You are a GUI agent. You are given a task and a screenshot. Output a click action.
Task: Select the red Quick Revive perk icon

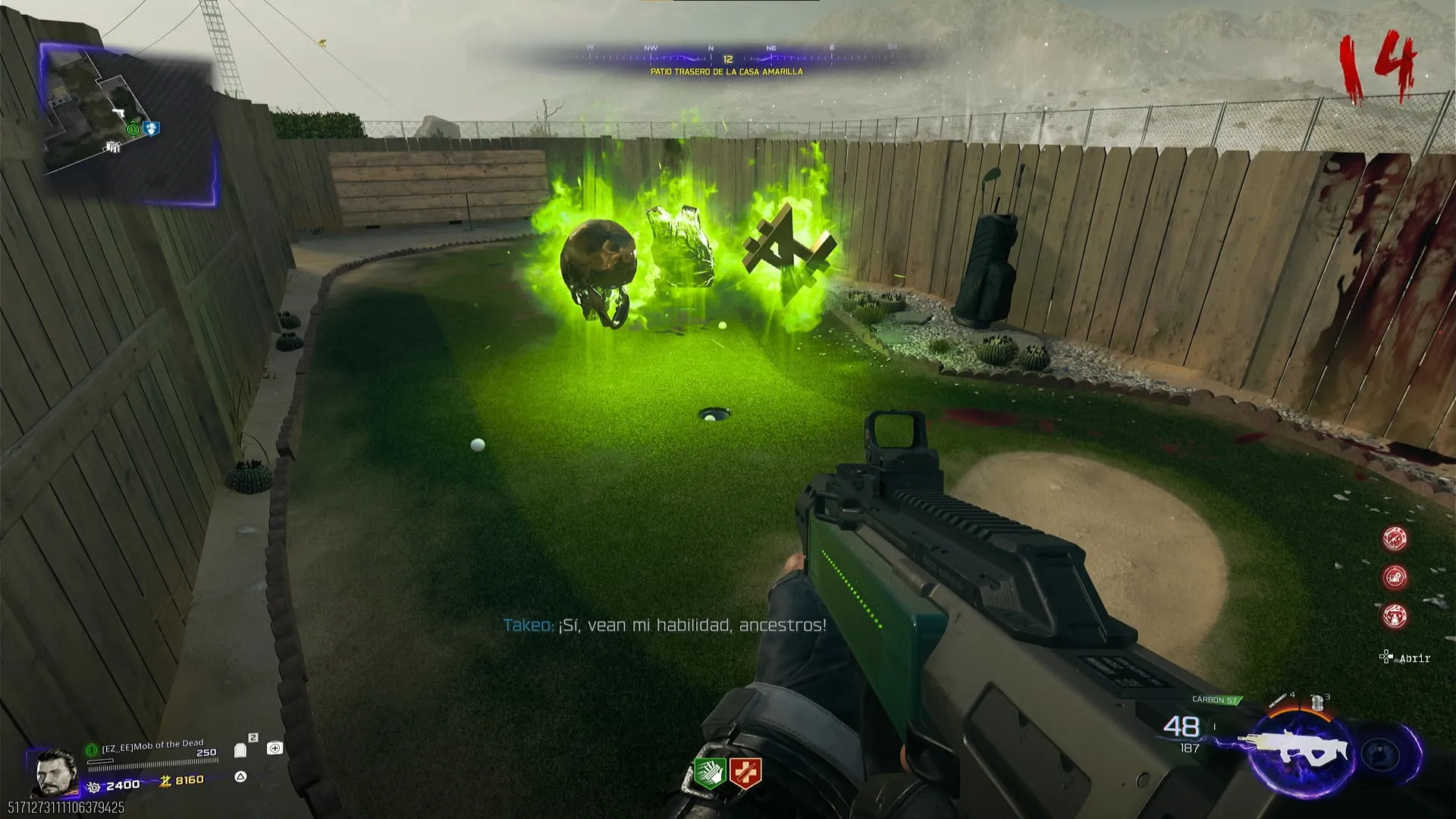click(745, 773)
